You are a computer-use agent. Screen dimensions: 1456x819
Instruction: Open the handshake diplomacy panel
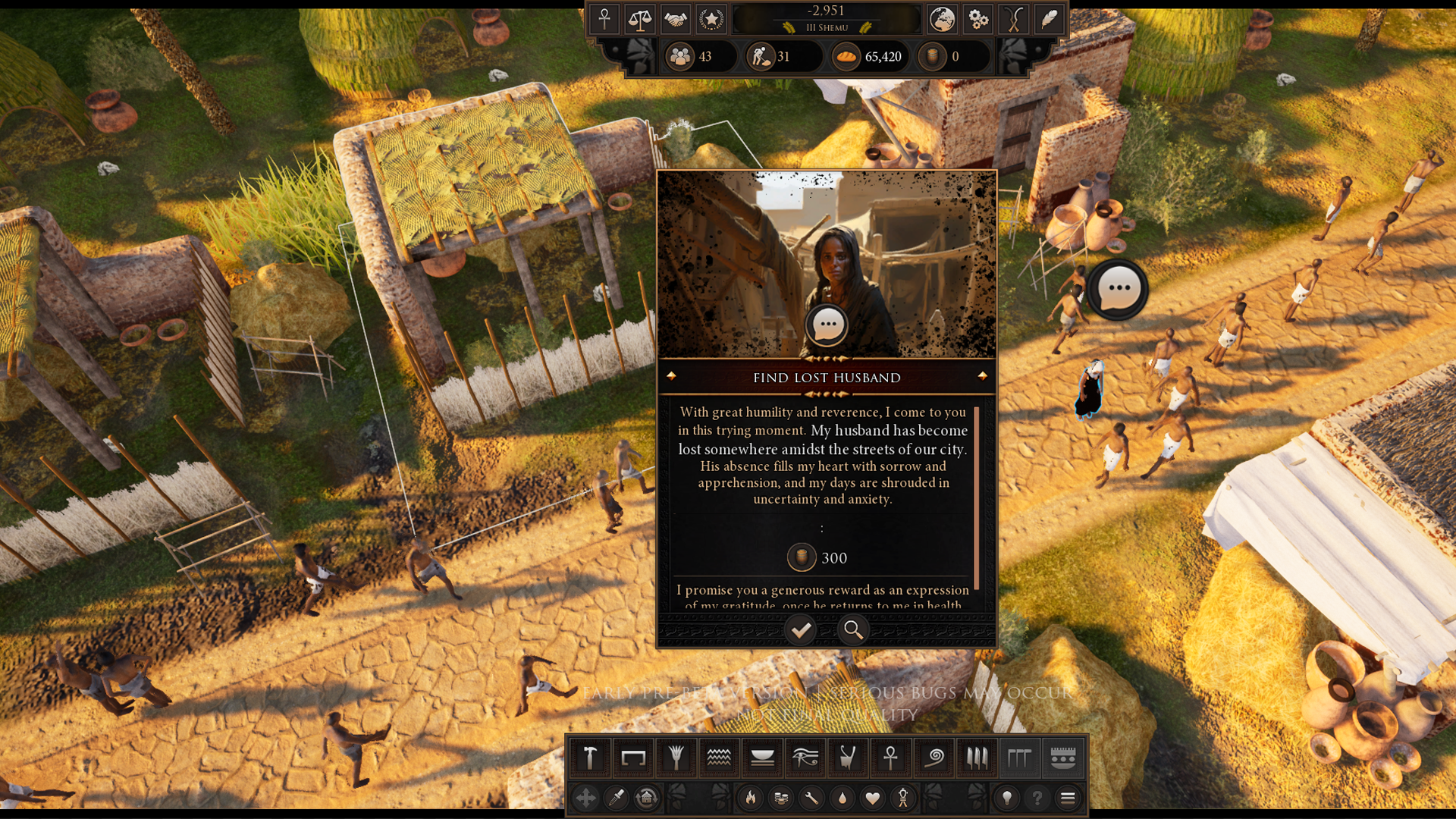click(x=675, y=19)
